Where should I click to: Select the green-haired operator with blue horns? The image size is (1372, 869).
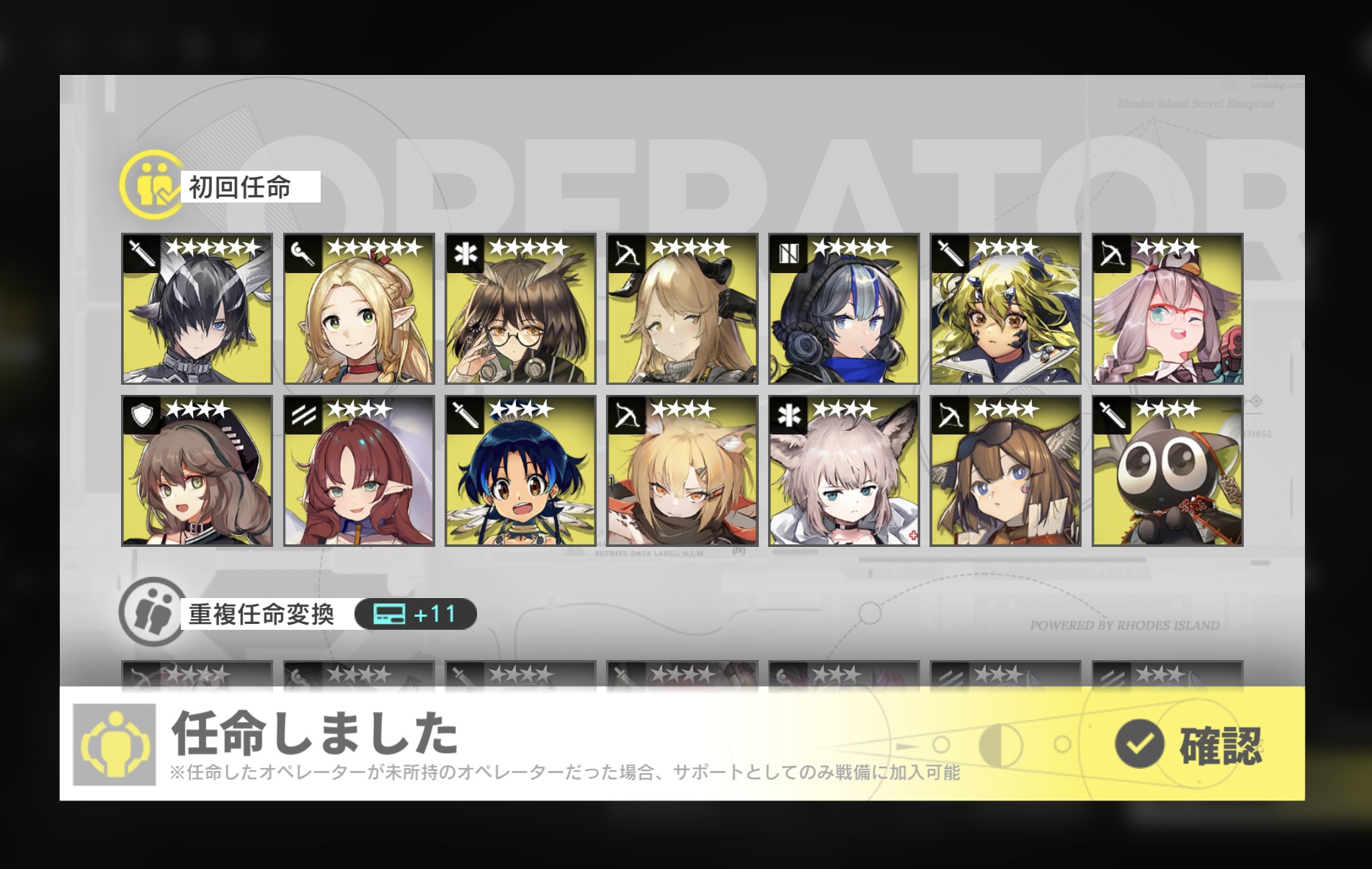pos(1005,308)
